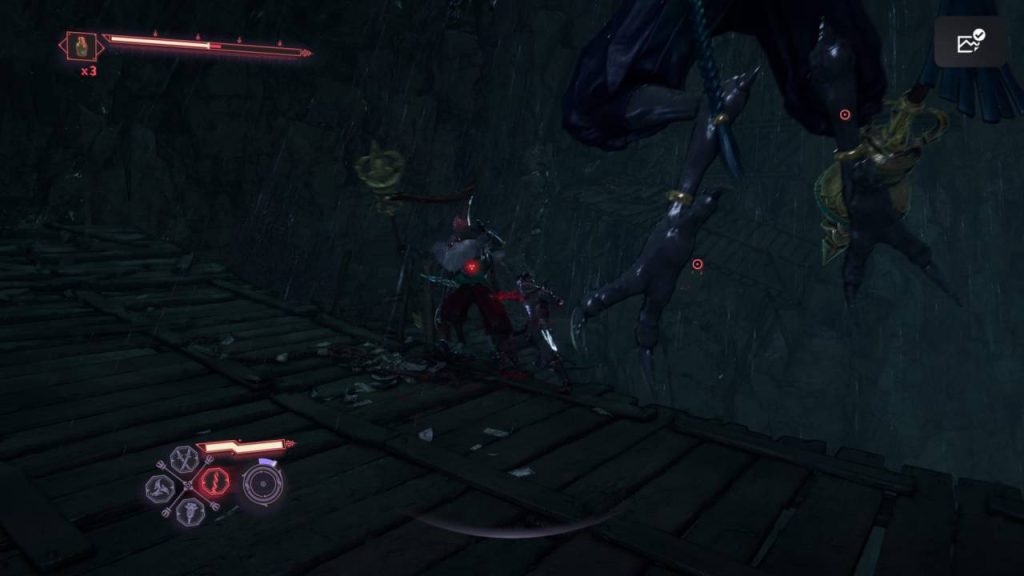Choose the three-pointed shuriken weapon icon
This screenshot has width=1024, height=576.
pos(160,487)
